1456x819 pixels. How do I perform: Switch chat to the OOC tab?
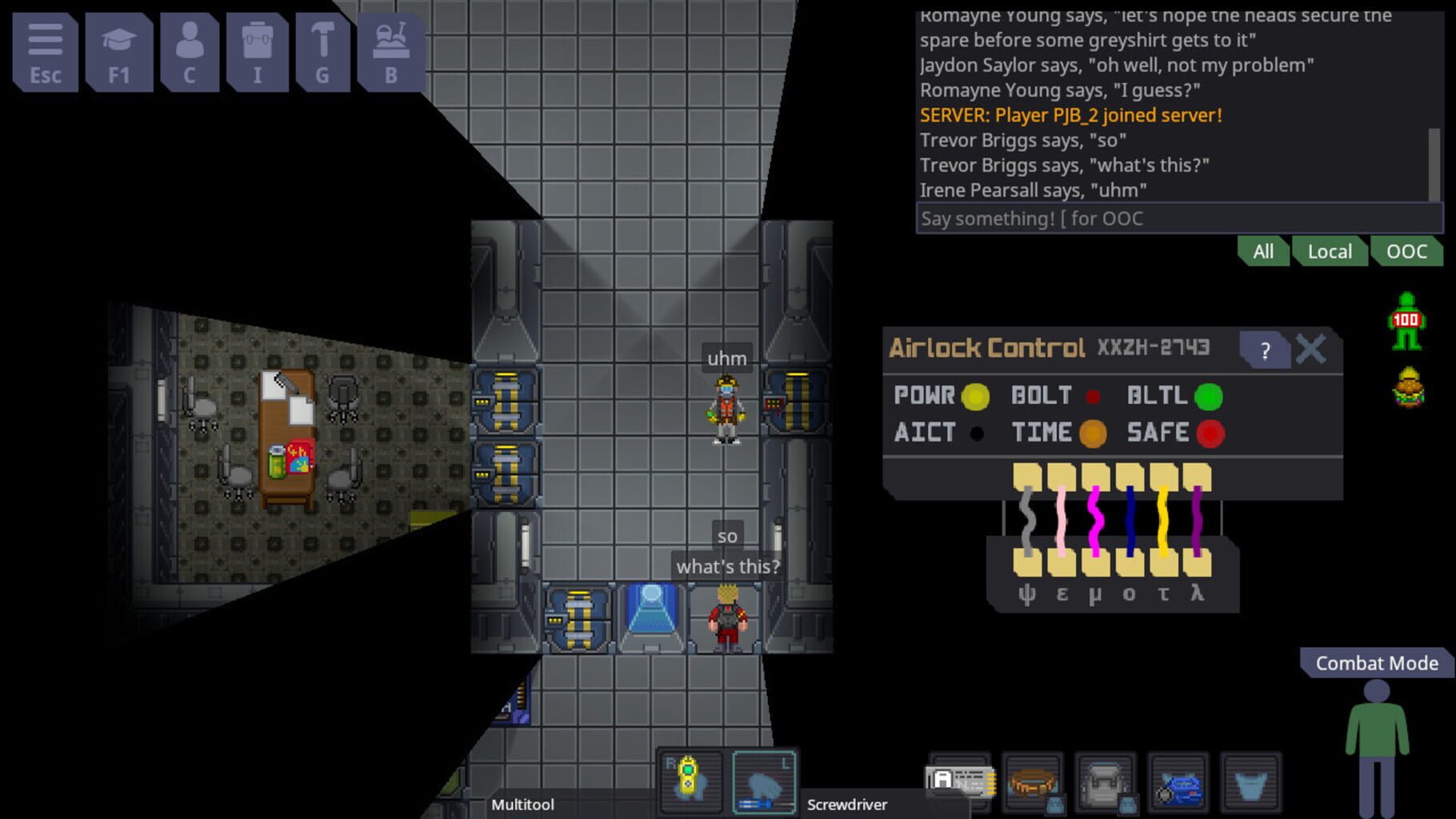[x=1408, y=251]
